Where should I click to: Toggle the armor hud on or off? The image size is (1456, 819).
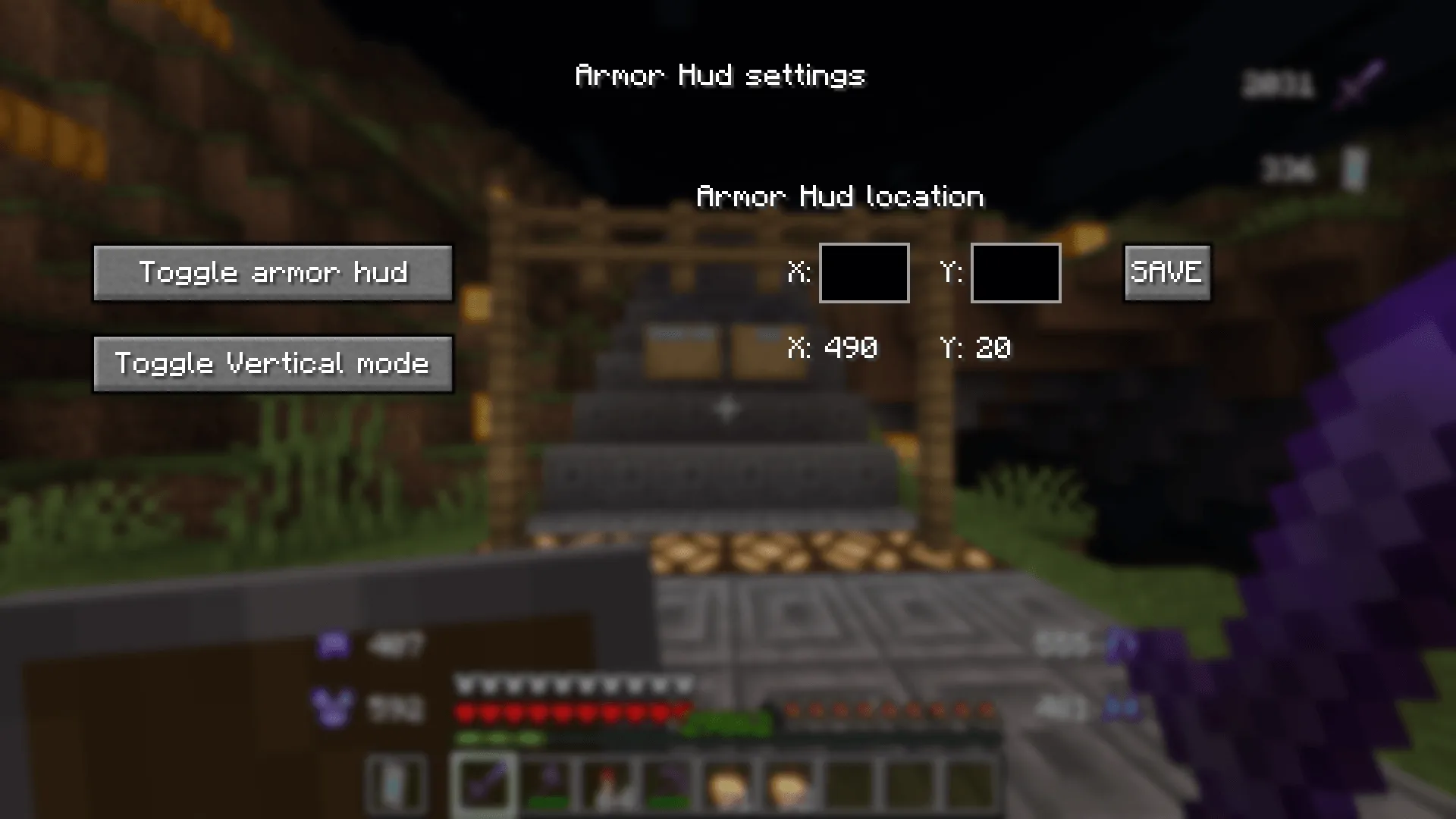(x=273, y=273)
